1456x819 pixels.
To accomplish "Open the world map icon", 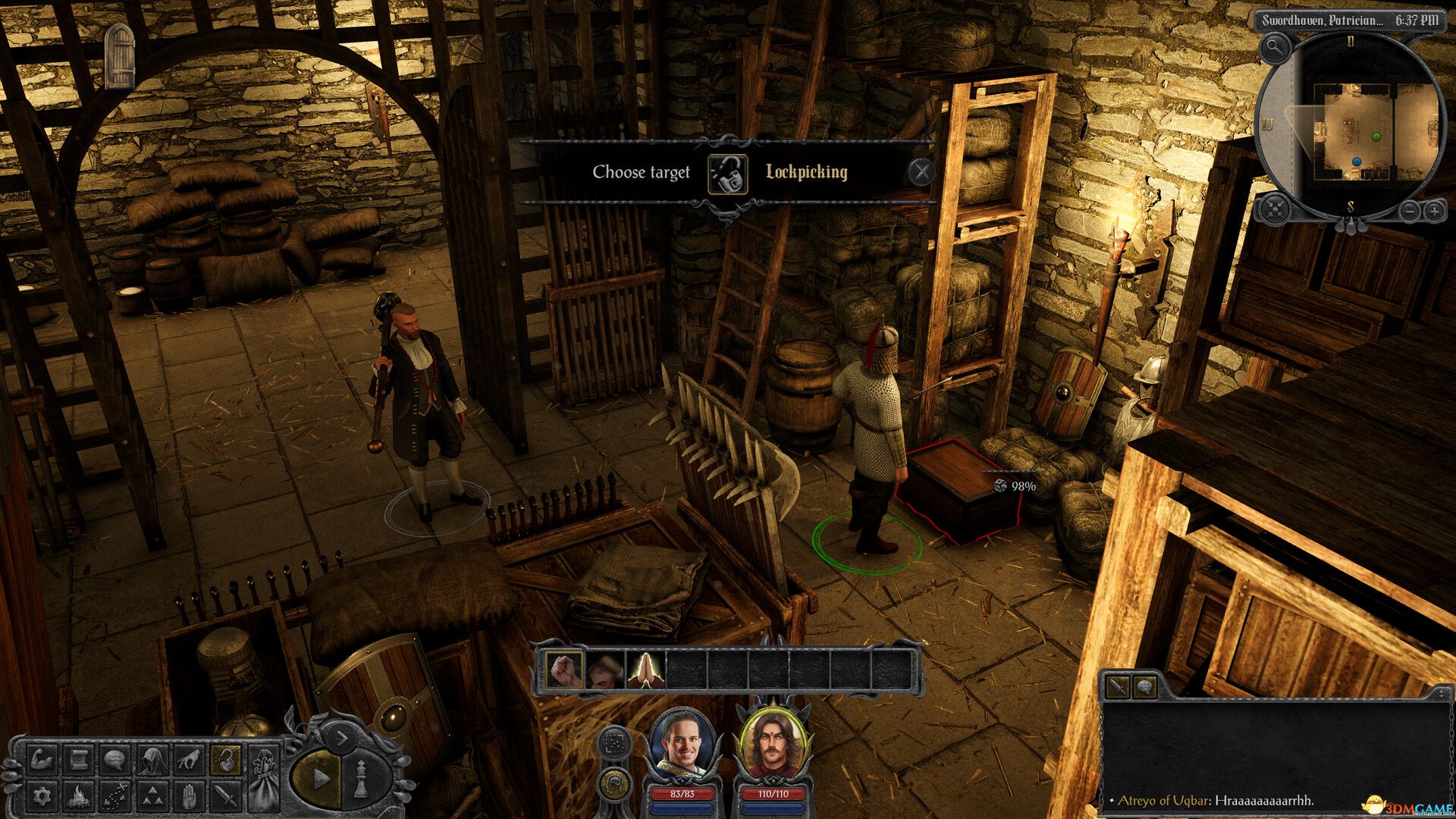I will [x=116, y=795].
